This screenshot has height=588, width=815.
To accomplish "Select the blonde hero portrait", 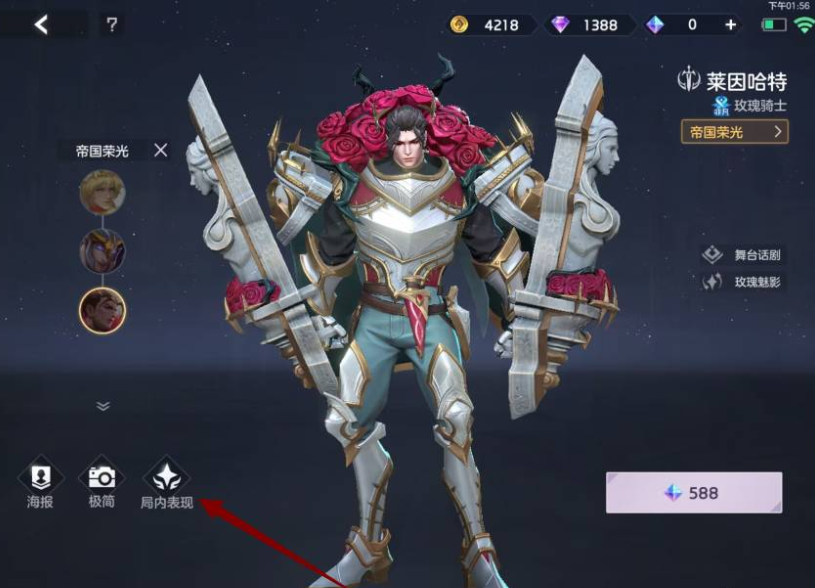I will (x=102, y=192).
